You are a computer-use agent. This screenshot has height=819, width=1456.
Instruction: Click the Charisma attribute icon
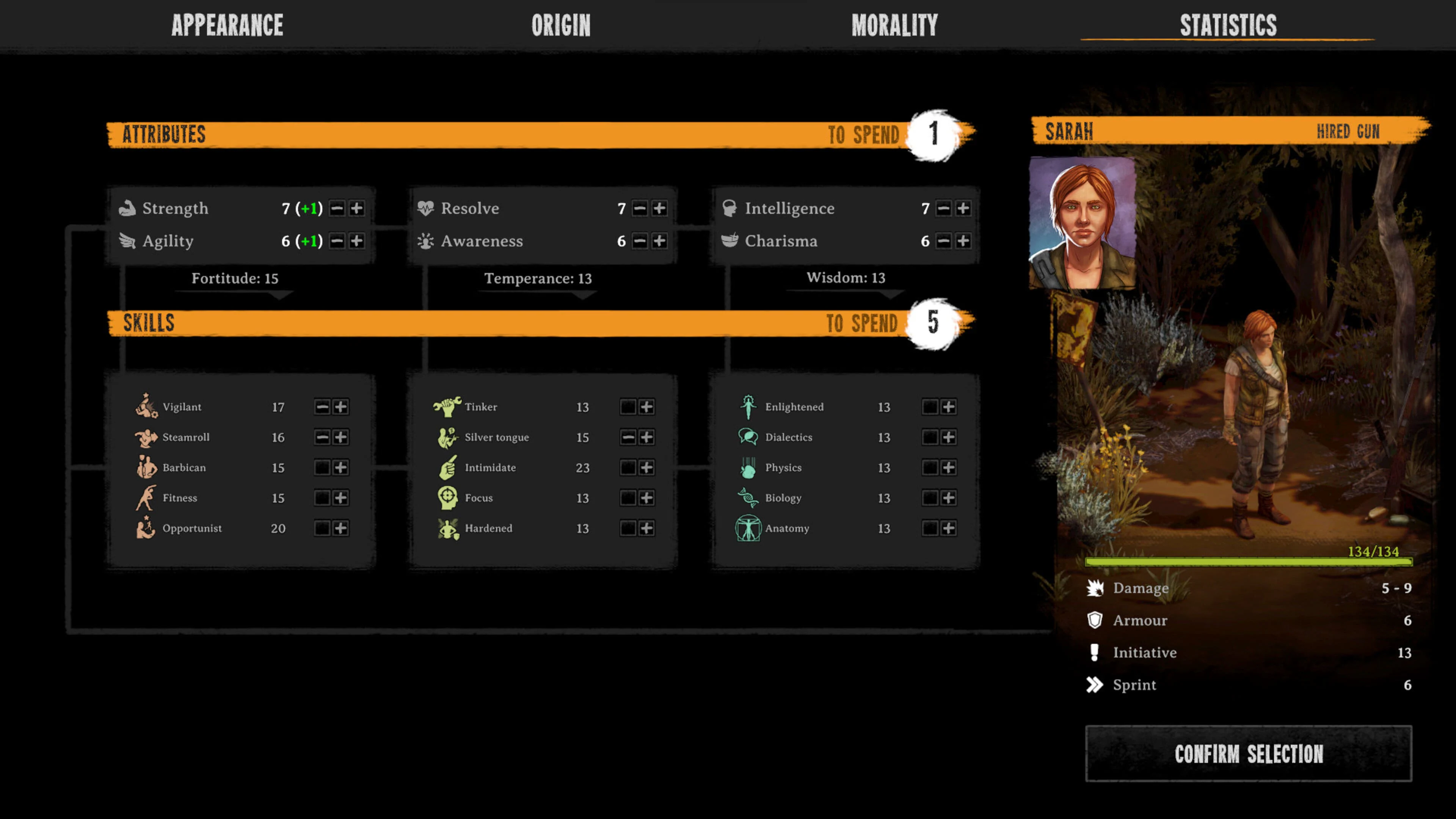[x=730, y=241]
